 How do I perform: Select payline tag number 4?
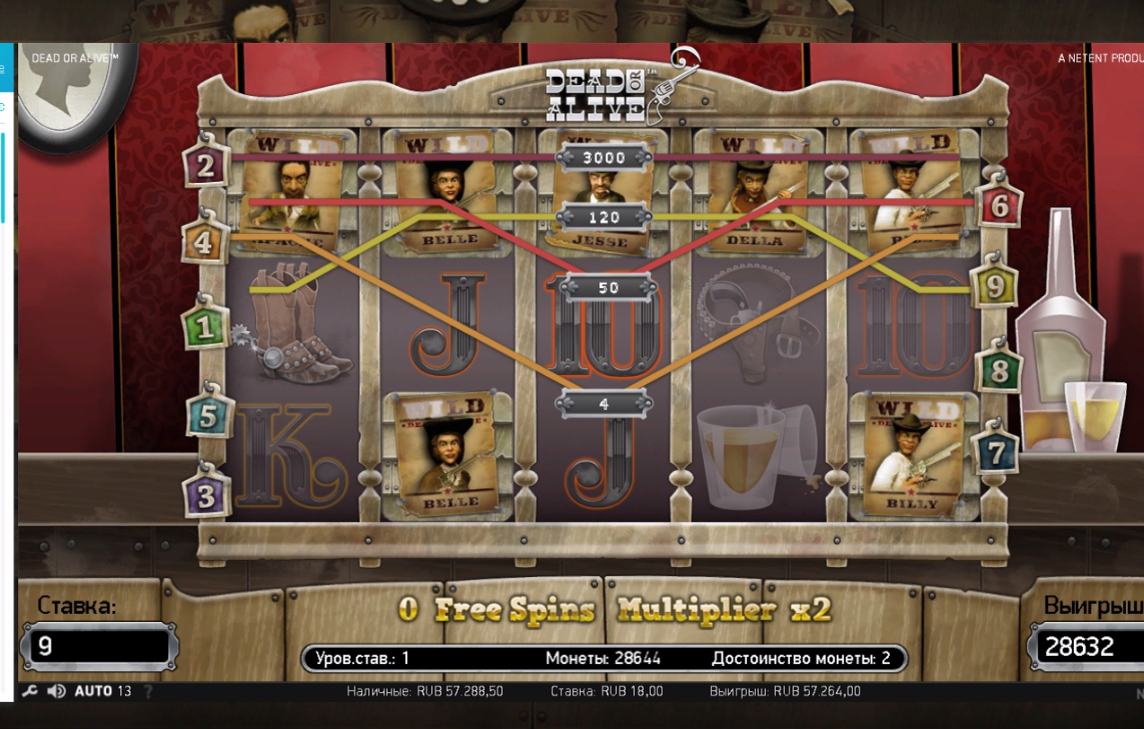(204, 243)
